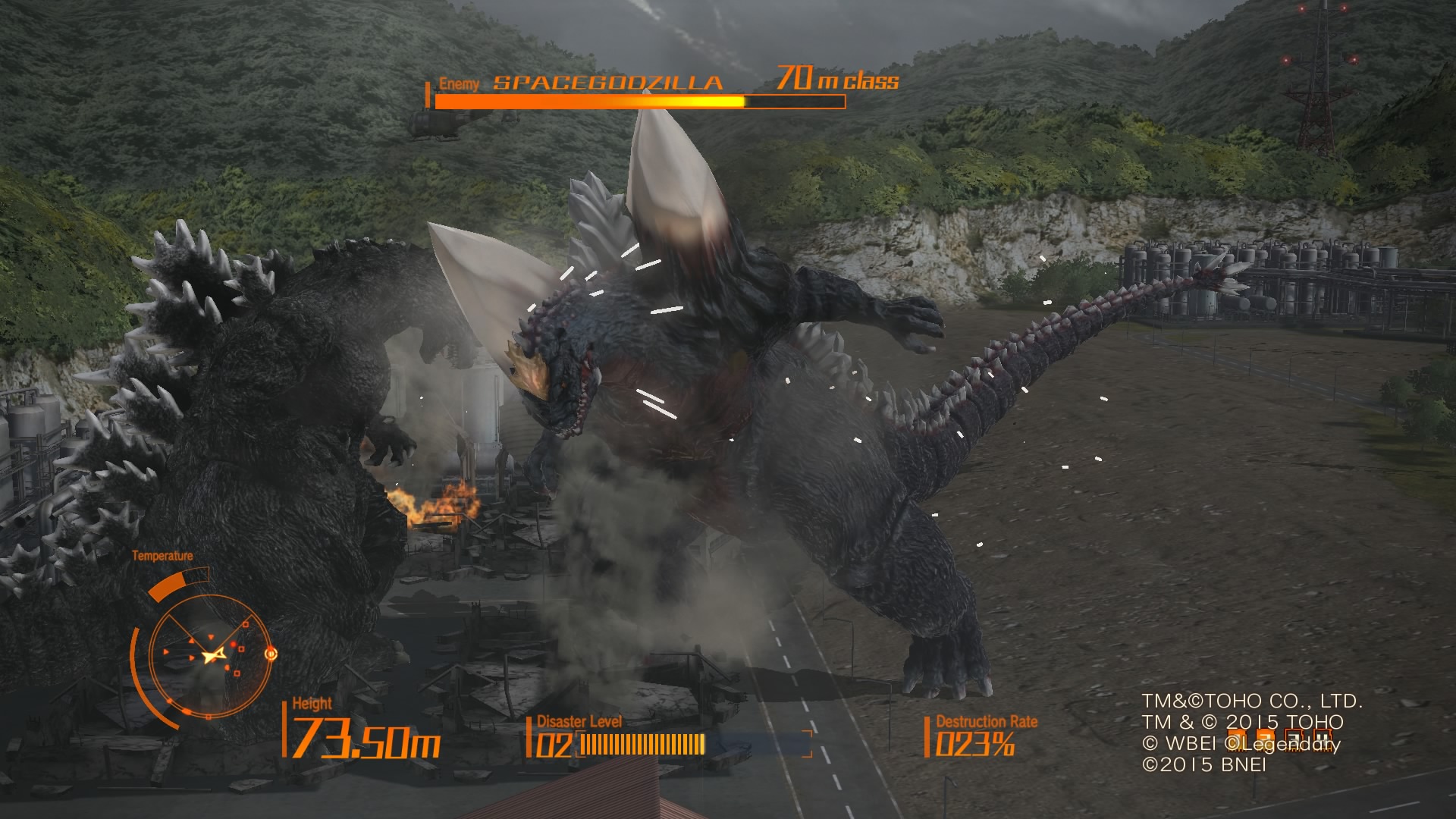Select the red enemy blip on the radar

[234, 645]
